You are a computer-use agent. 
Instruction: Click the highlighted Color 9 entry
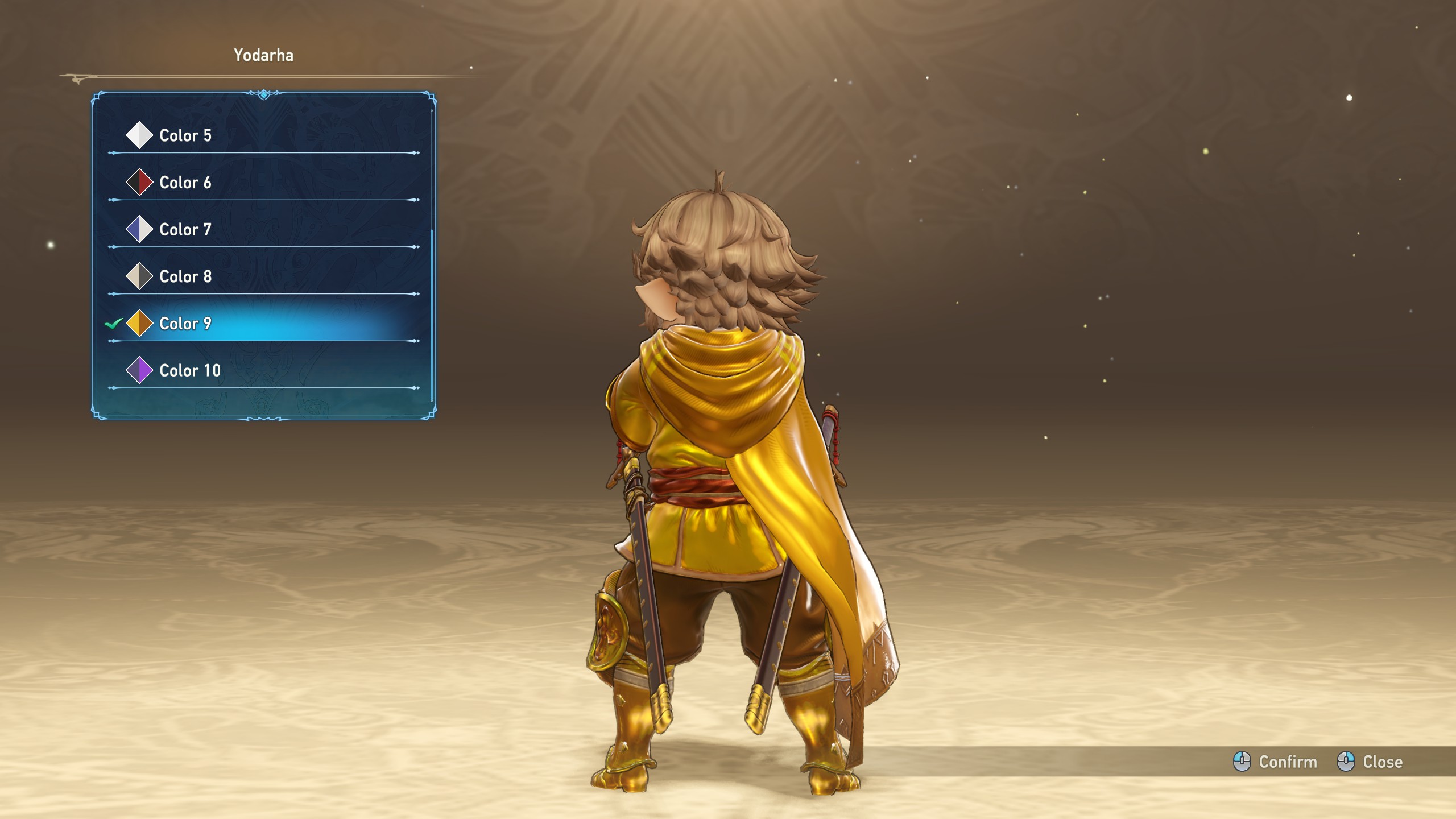click(185, 324)
